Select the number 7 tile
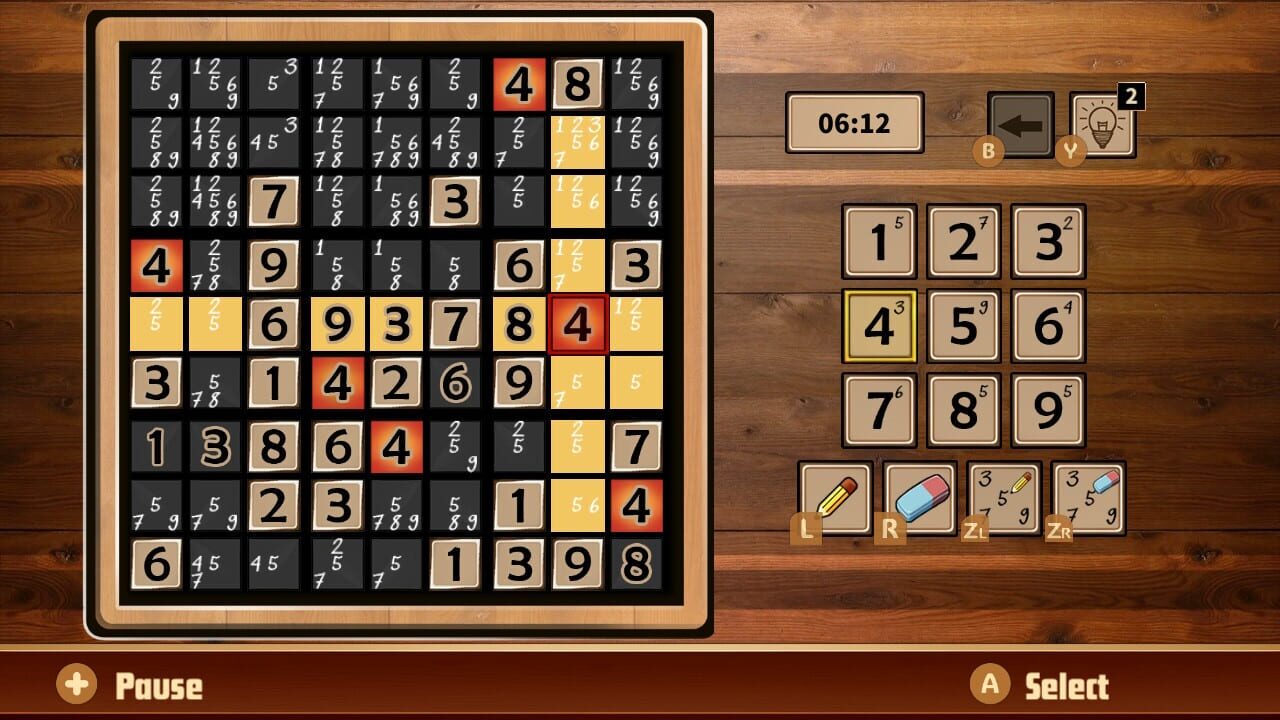The height and width of the screenshot is (720, 1280). point(878,410)
